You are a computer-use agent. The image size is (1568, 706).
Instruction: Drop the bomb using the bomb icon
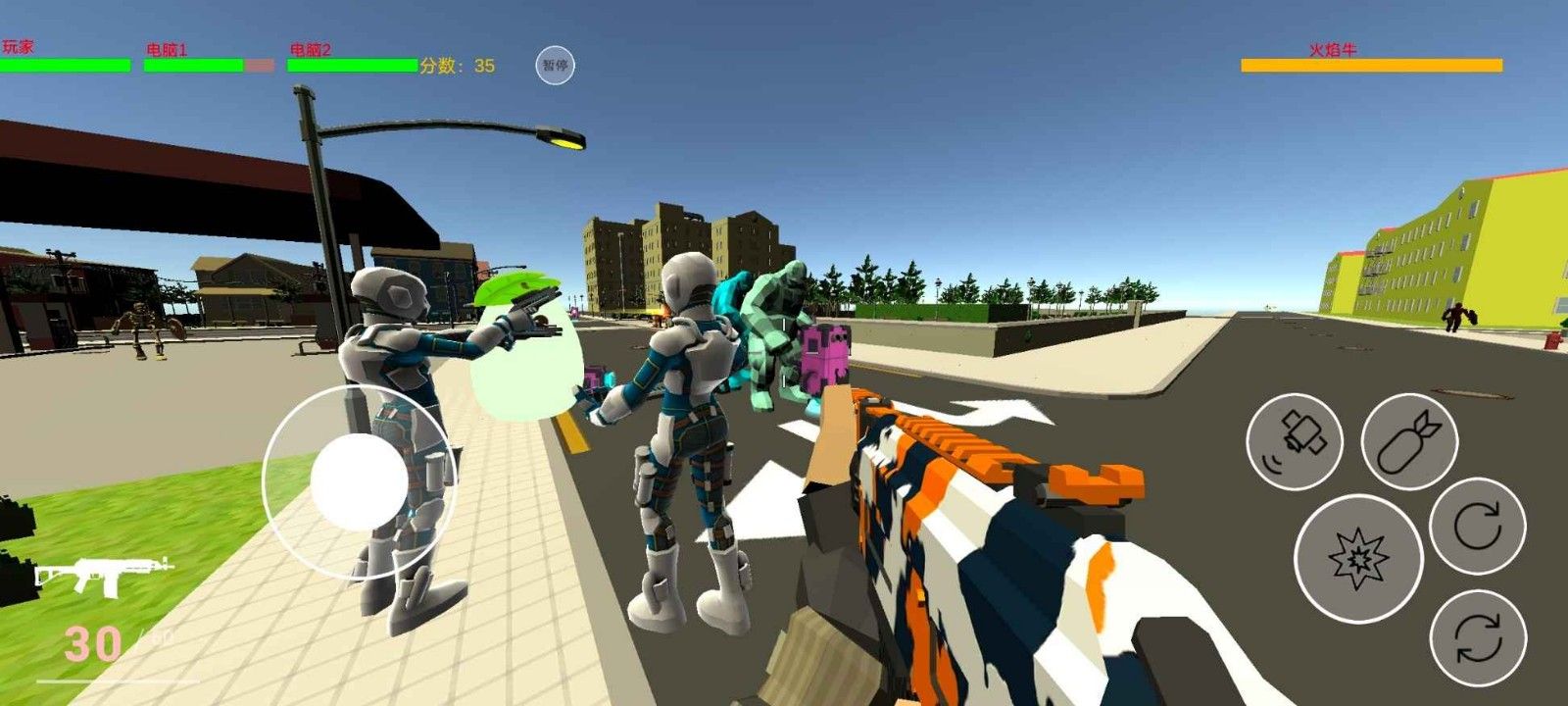(1409, 441)
